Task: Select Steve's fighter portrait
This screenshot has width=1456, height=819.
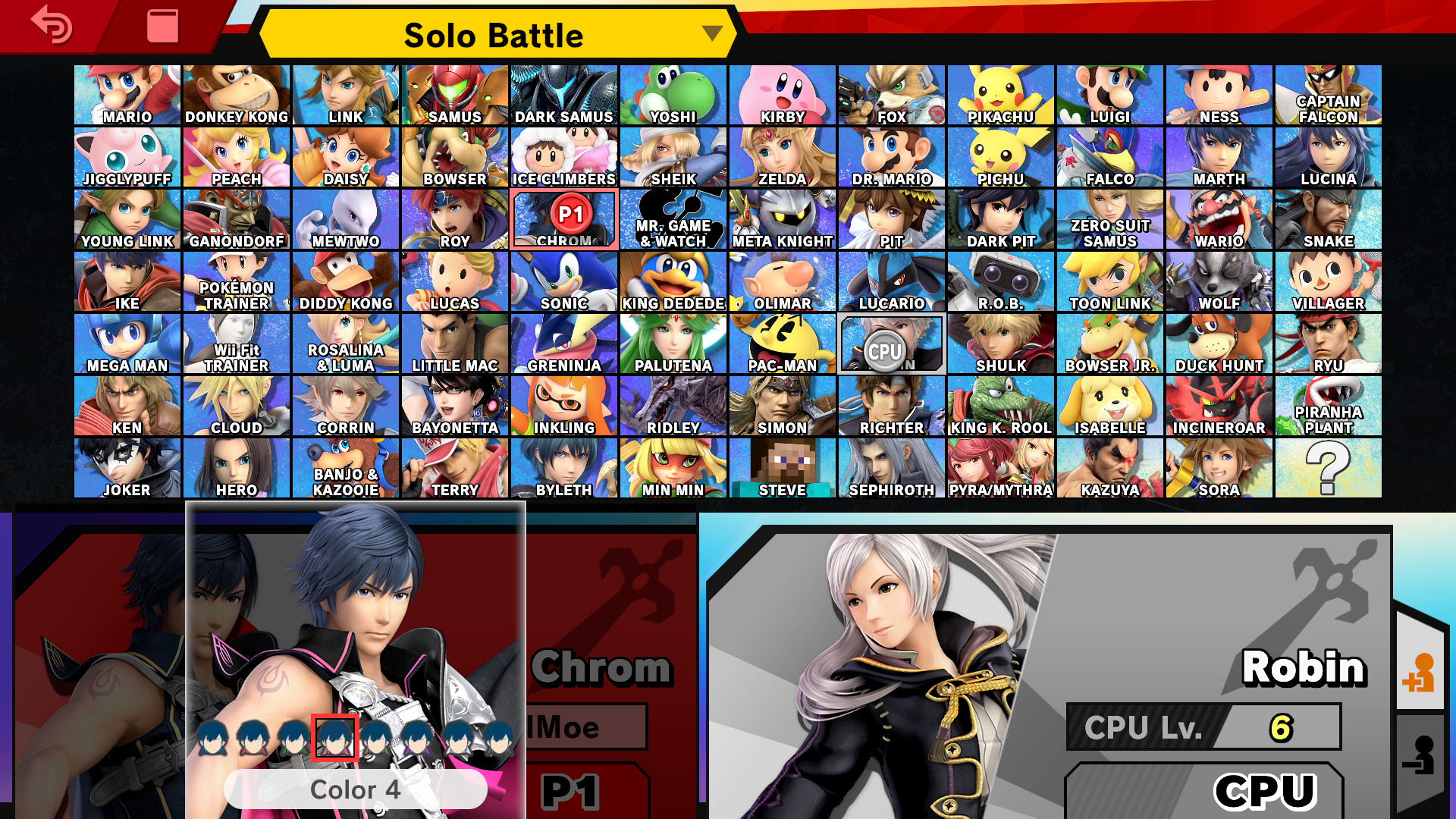Action: tap(783, 468)
